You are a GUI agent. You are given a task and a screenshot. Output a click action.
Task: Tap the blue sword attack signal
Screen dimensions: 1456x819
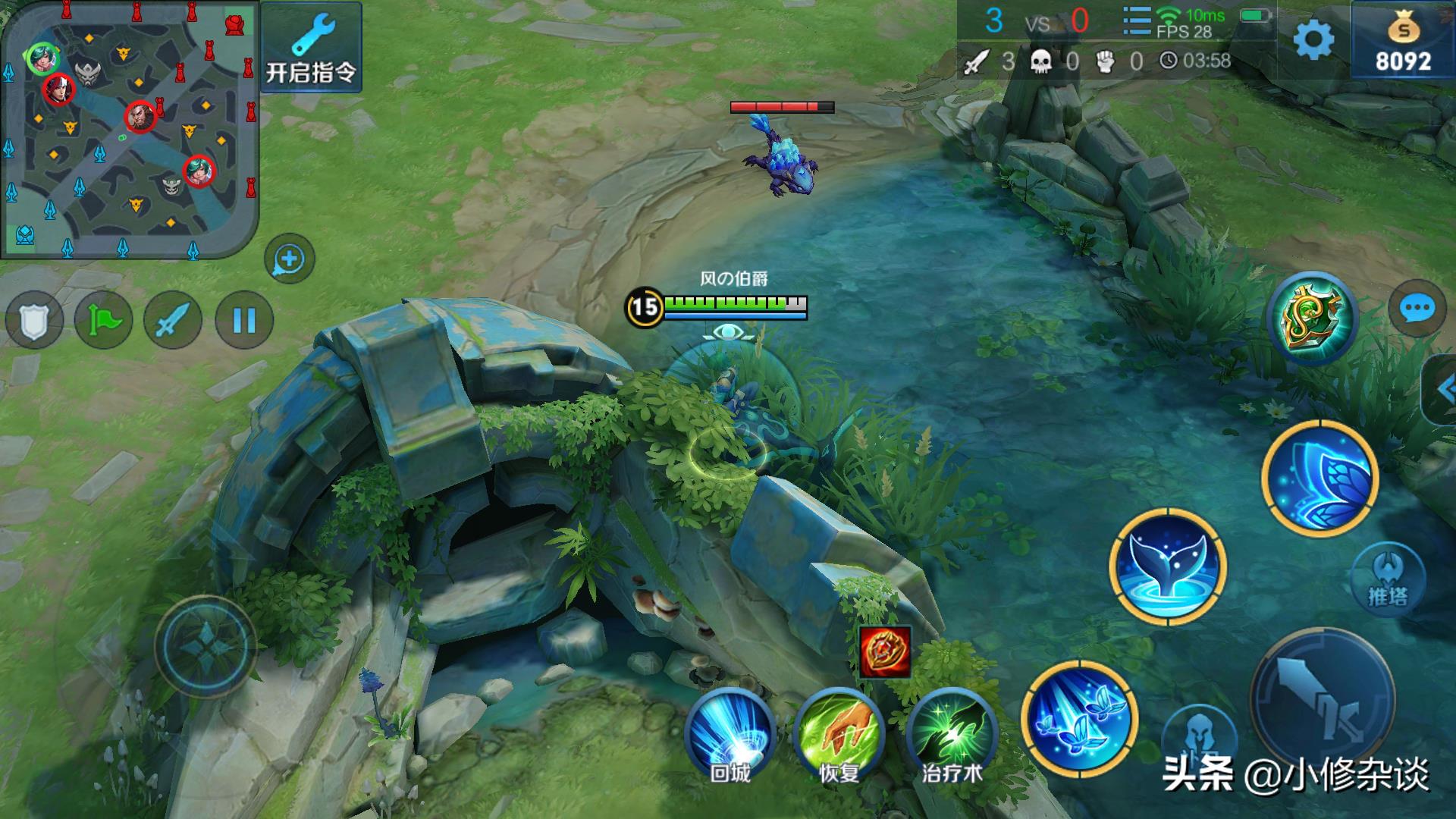(173, 321)
